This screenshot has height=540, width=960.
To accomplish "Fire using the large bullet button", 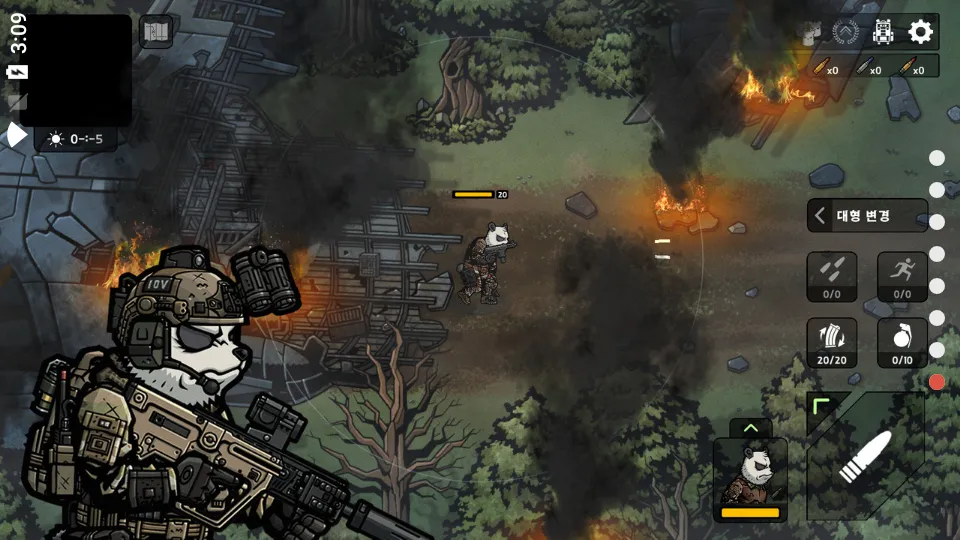I will [866, 456].
